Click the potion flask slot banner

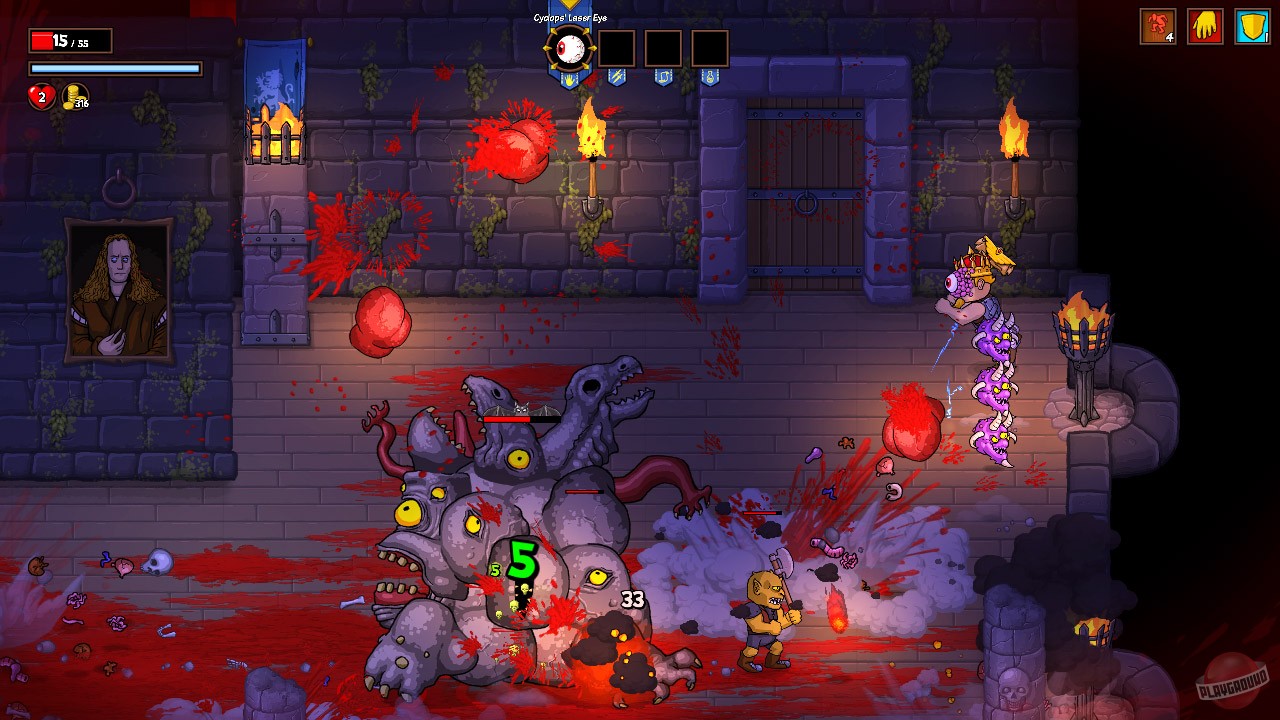[x=710, y=76]
